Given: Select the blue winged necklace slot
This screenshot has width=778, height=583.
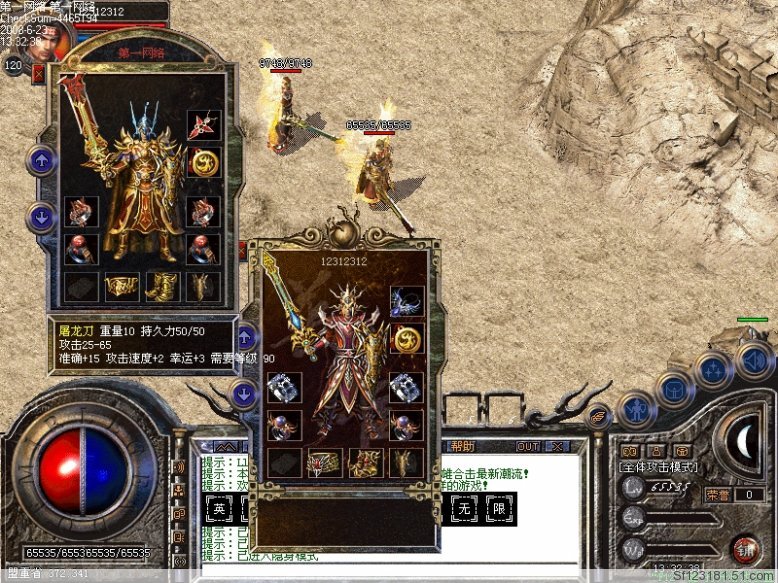Looking at the screenshot, I should [406, 301].
